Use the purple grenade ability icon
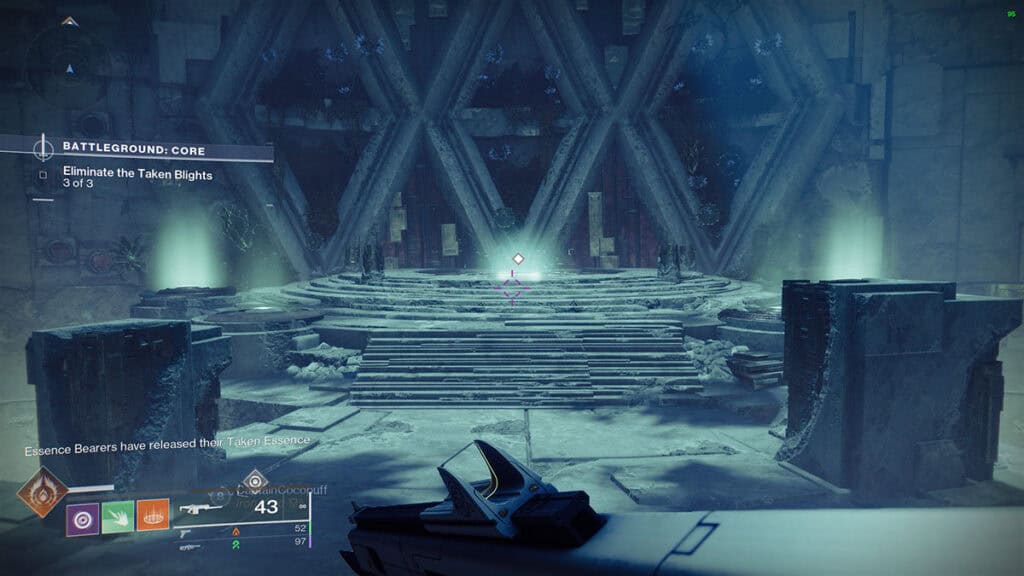Screen dimensions: 1024x576 point(82,518)
